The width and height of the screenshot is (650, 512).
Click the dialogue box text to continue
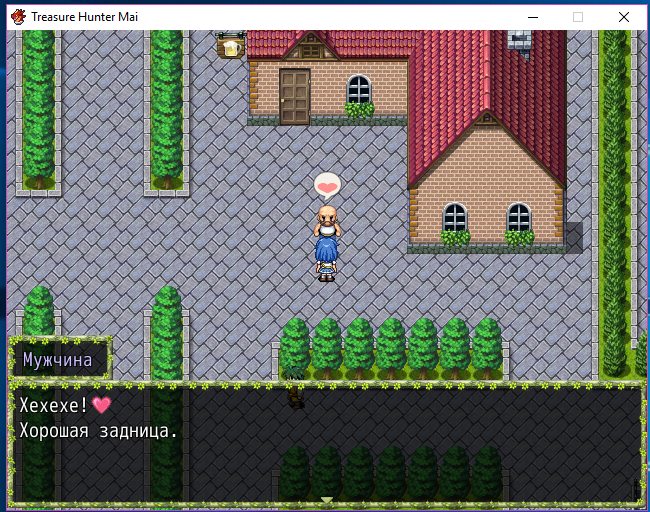point(98,419)
